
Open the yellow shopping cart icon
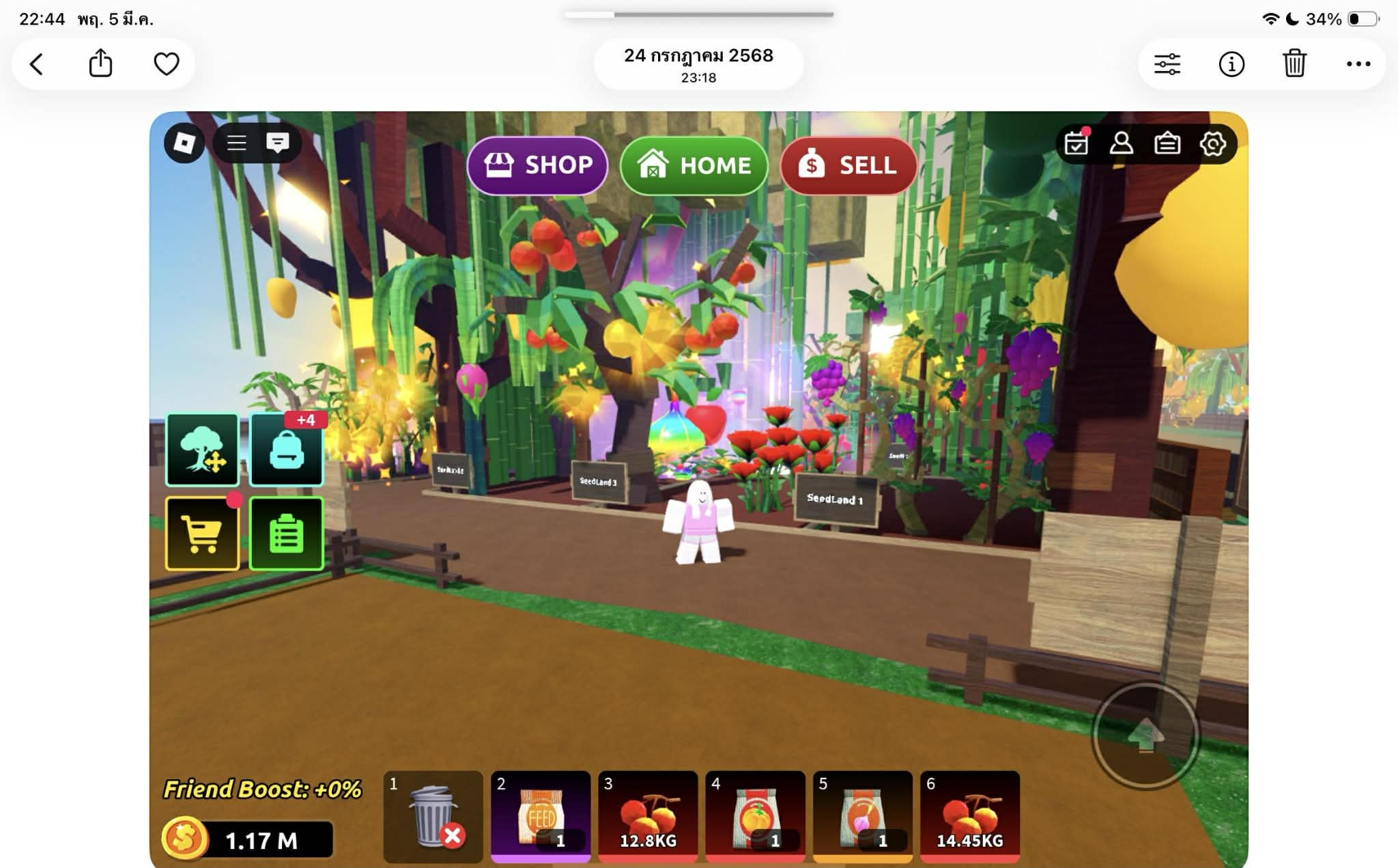pyautogui.click(x=202, y=534)
